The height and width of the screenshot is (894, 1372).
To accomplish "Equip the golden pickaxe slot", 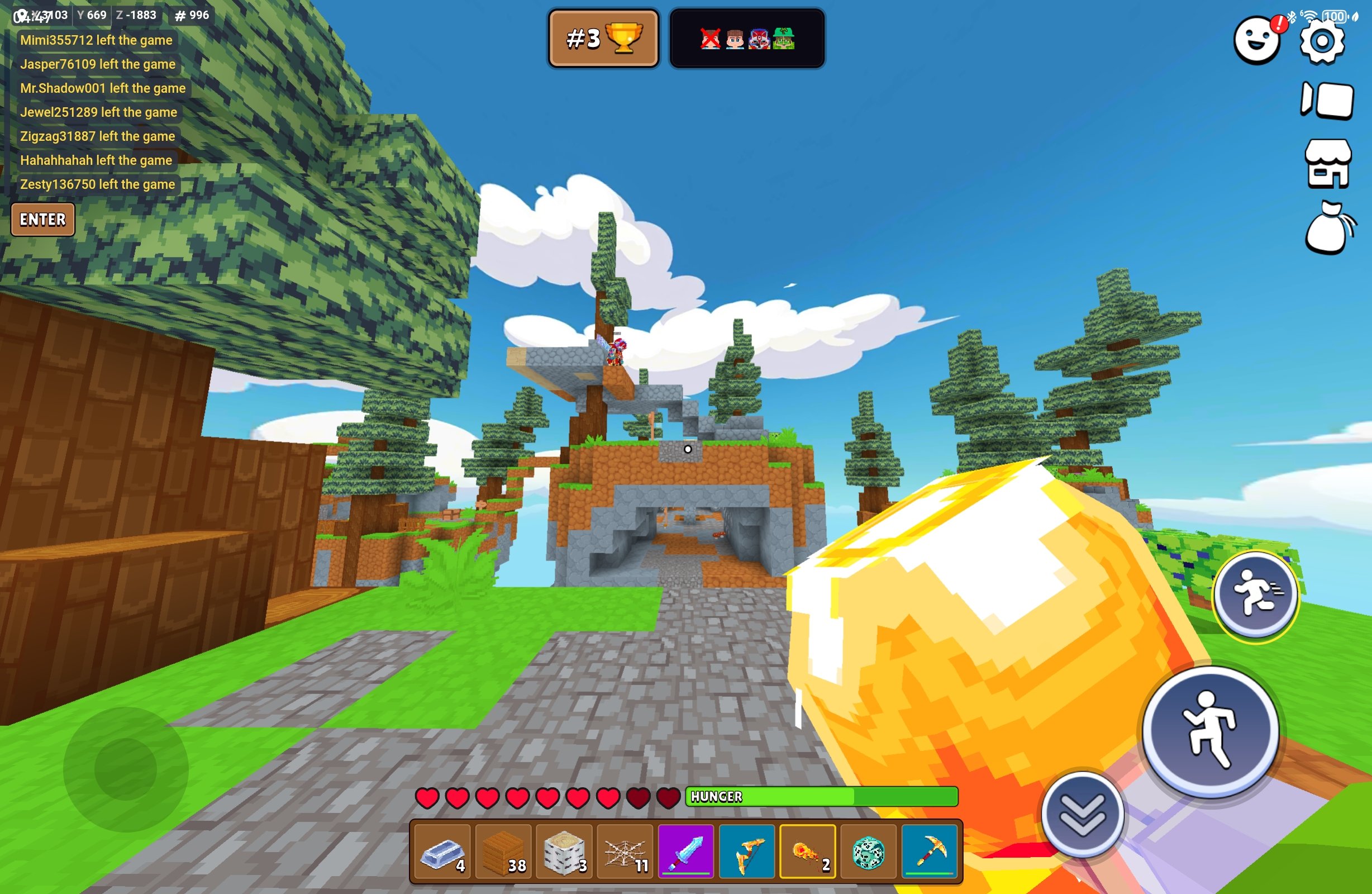I will pyautogui.click(x=929, y=852).
